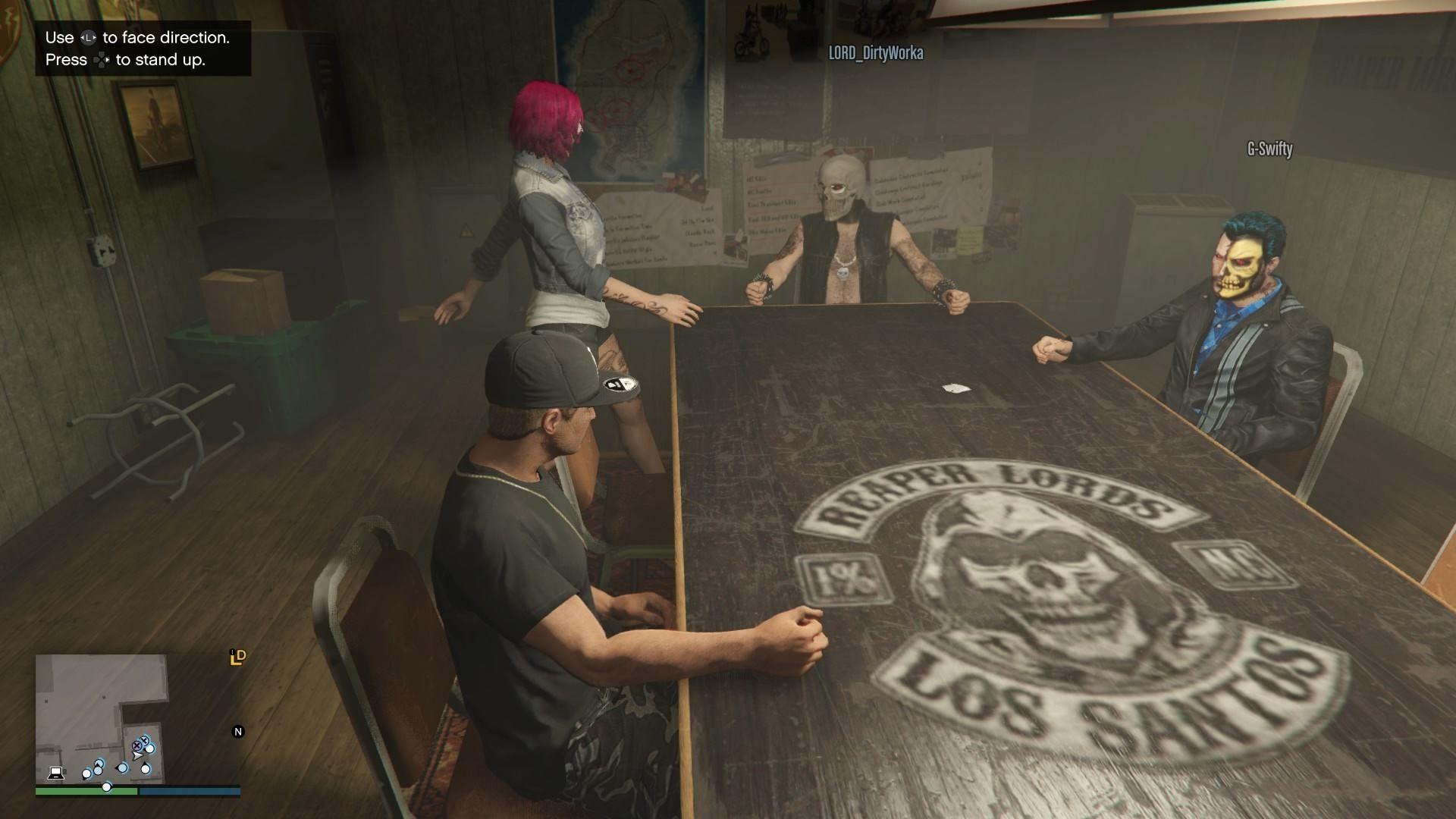Viewport: 1456px width, 819px height.
Task: Select the north compass marker
Action: [238, 732]
